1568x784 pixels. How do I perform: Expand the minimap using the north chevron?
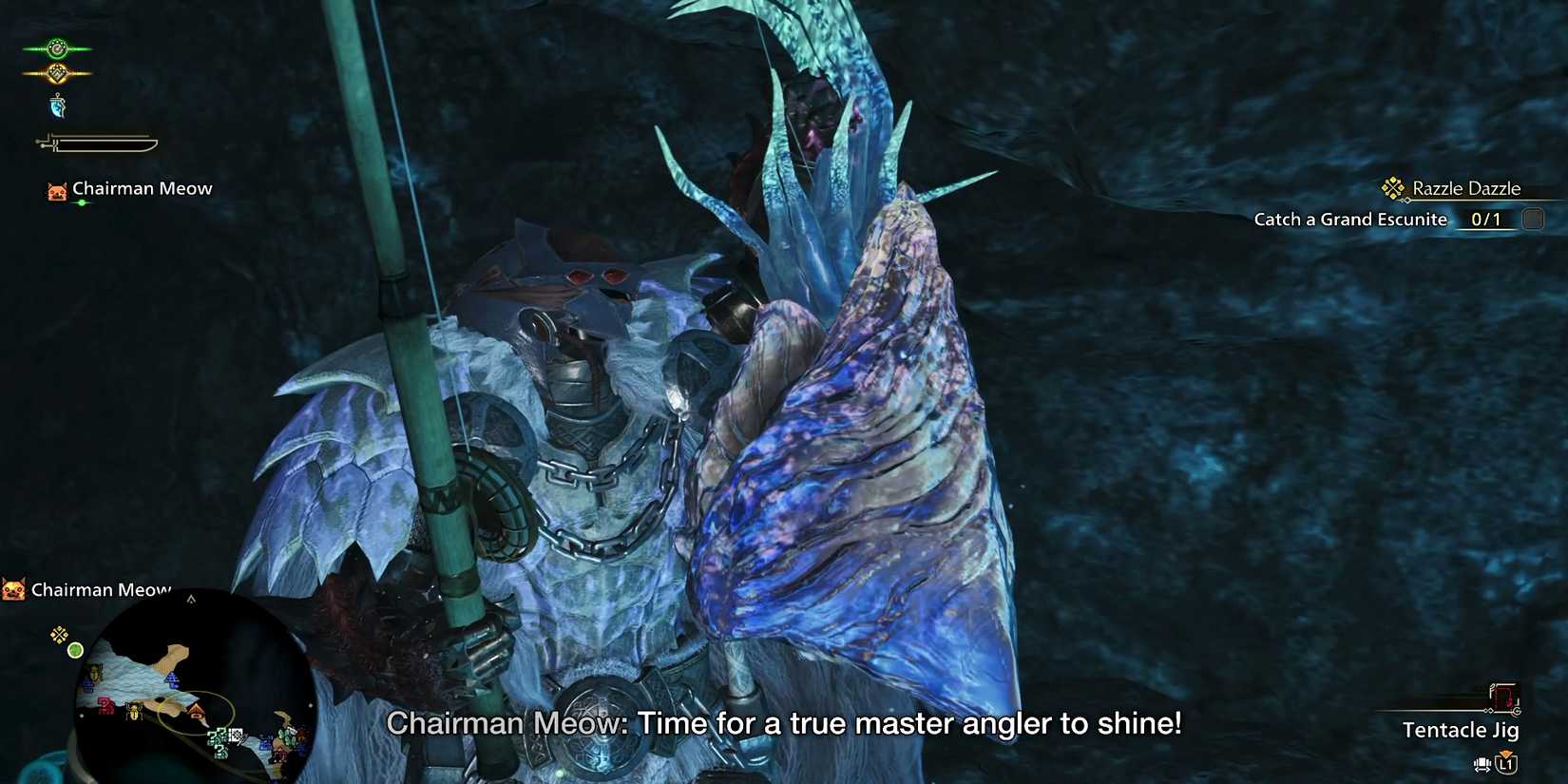click(190, 600)
